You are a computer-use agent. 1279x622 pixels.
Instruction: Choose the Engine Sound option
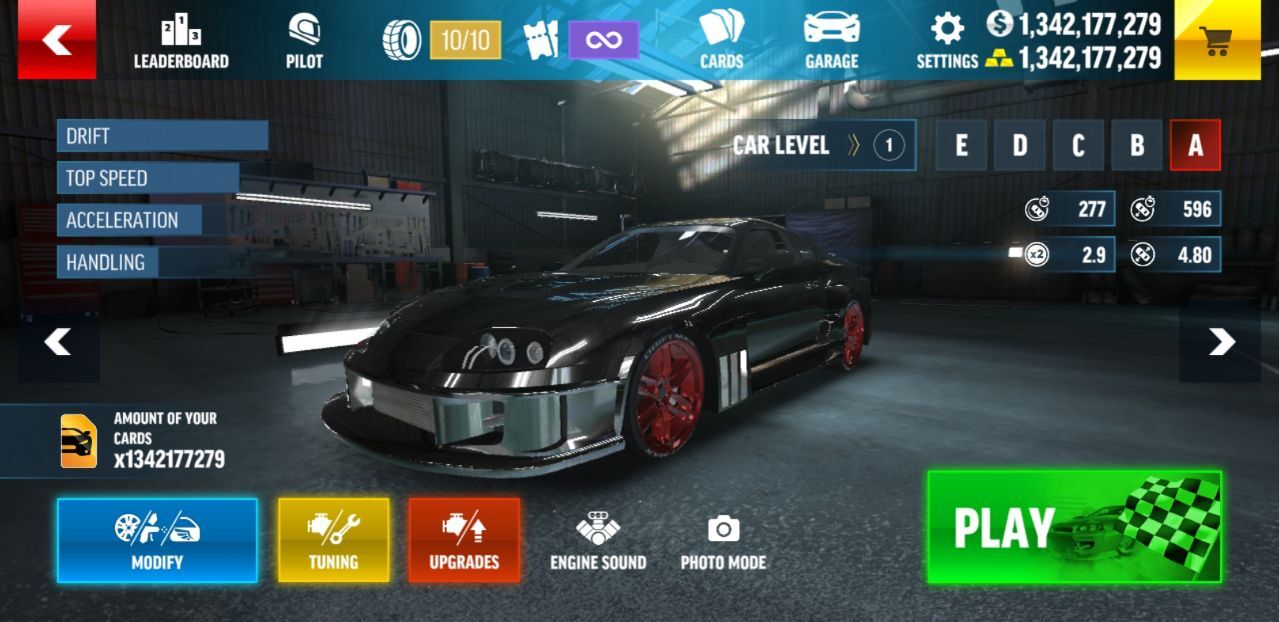click(x=598, y=541)
